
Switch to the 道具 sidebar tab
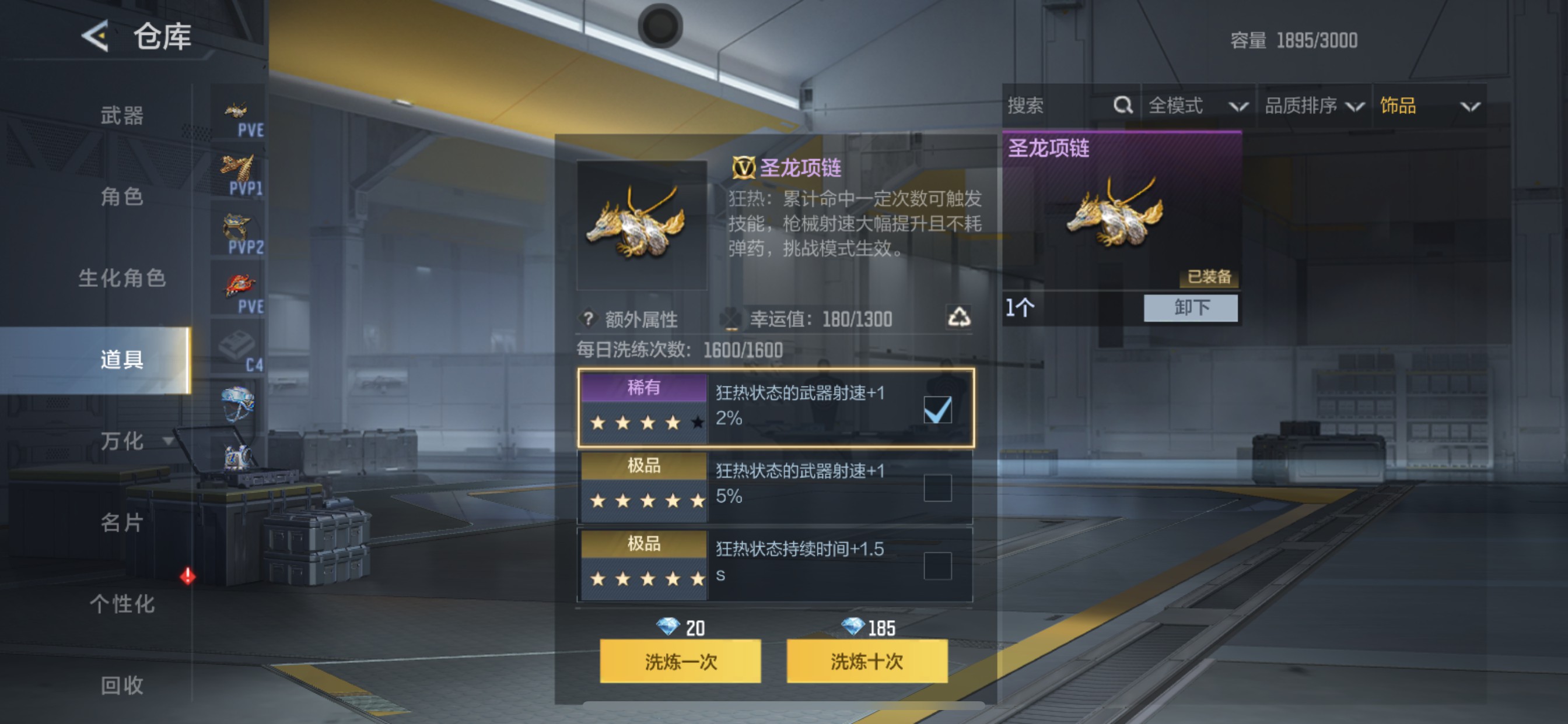click(122, 360)
